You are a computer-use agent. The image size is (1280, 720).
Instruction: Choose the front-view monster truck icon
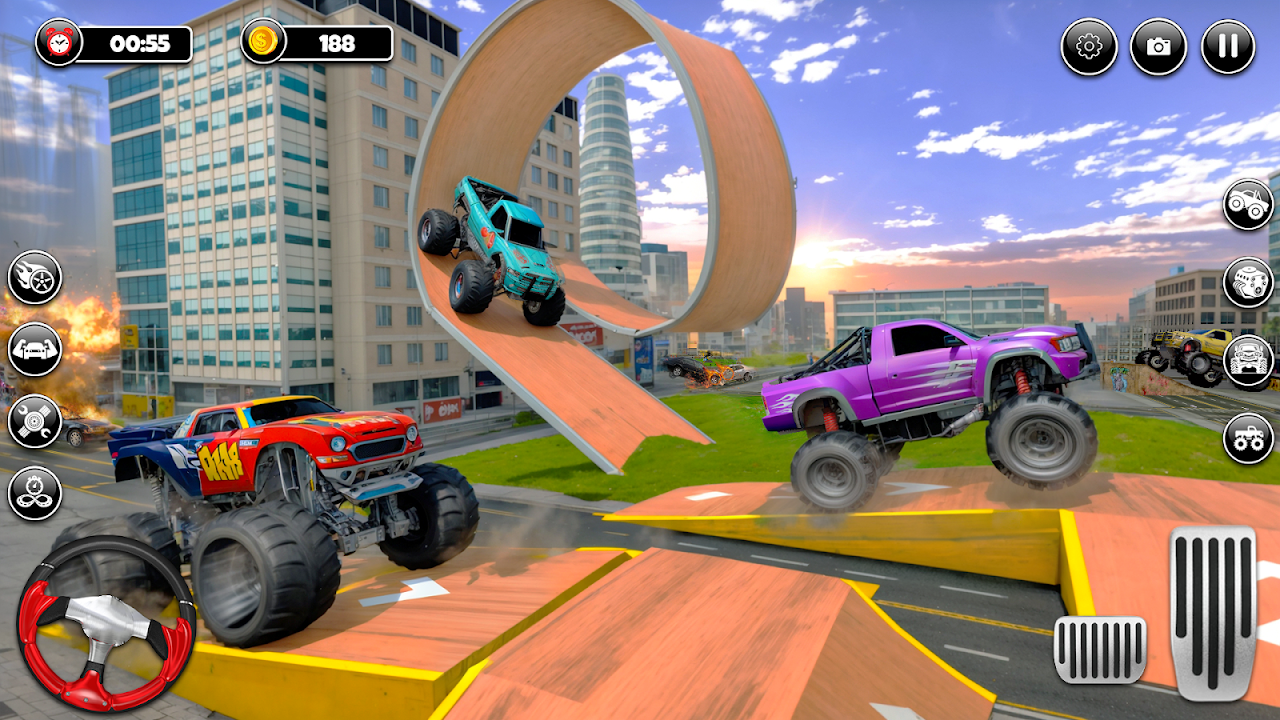pos(1248,361)
